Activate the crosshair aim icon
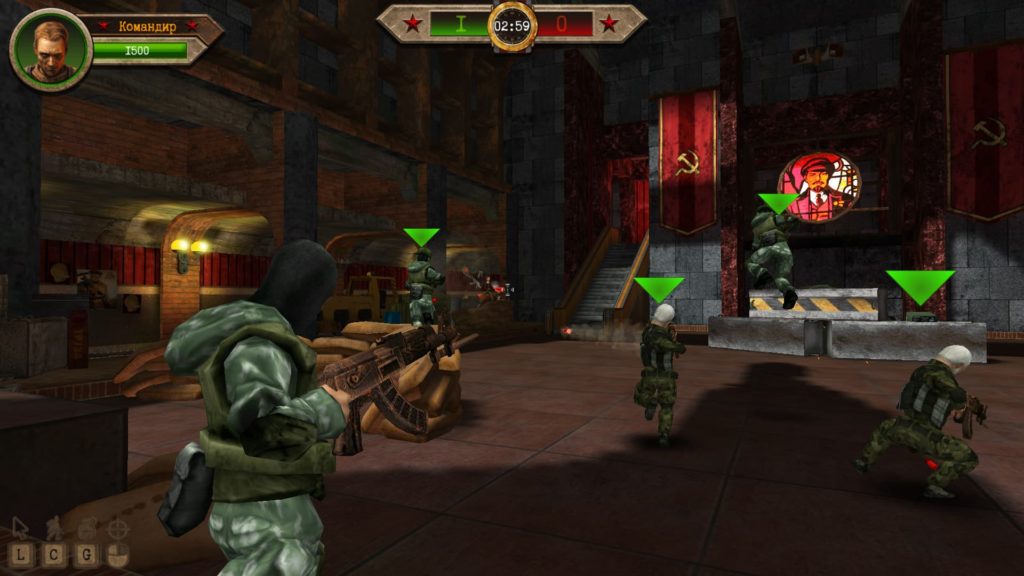Screen dimensions: 1024x576 tap(119, 527)
